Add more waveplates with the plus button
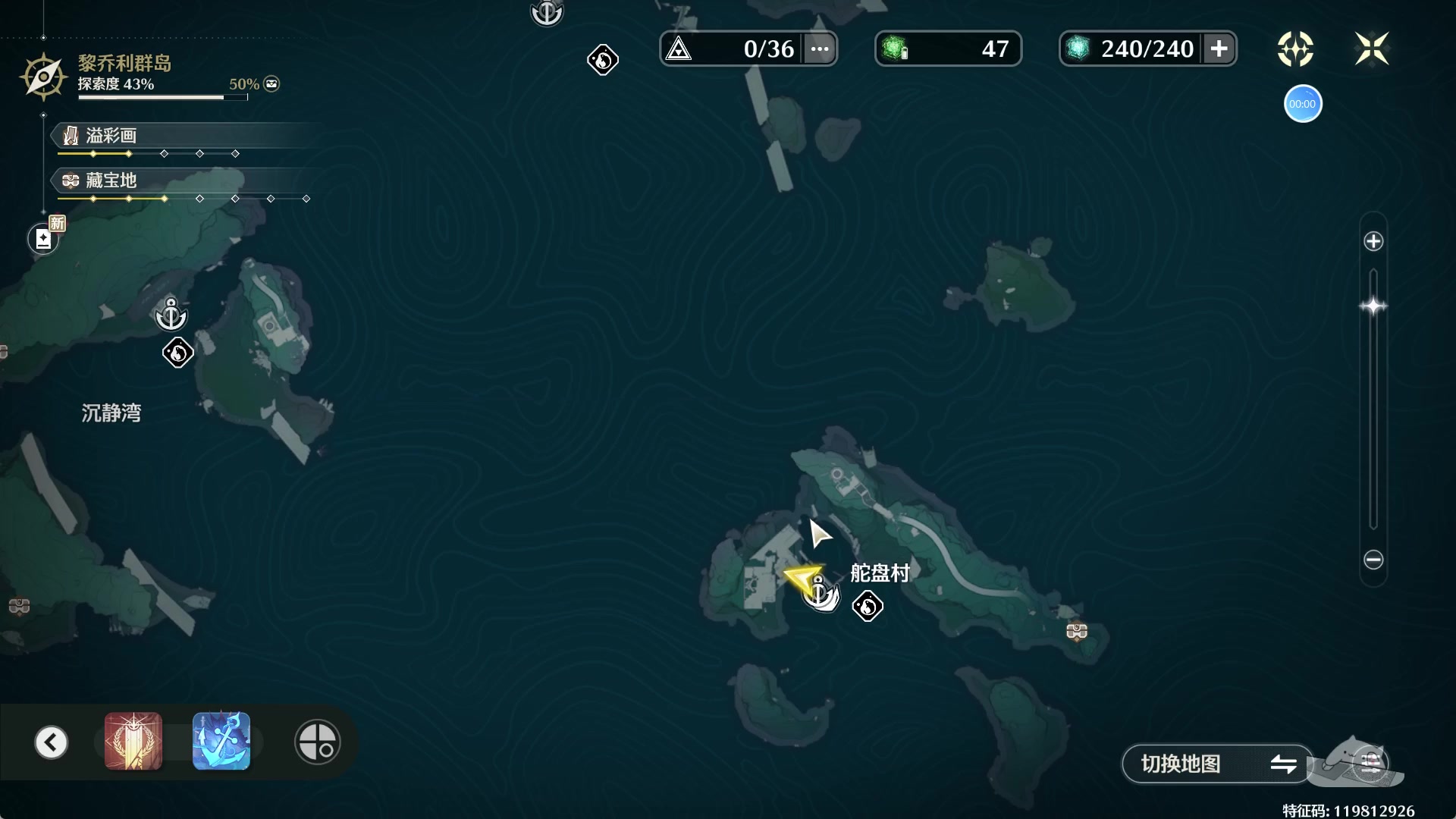The height and width of the screenshot is (819, 1456). [1219, 49]
